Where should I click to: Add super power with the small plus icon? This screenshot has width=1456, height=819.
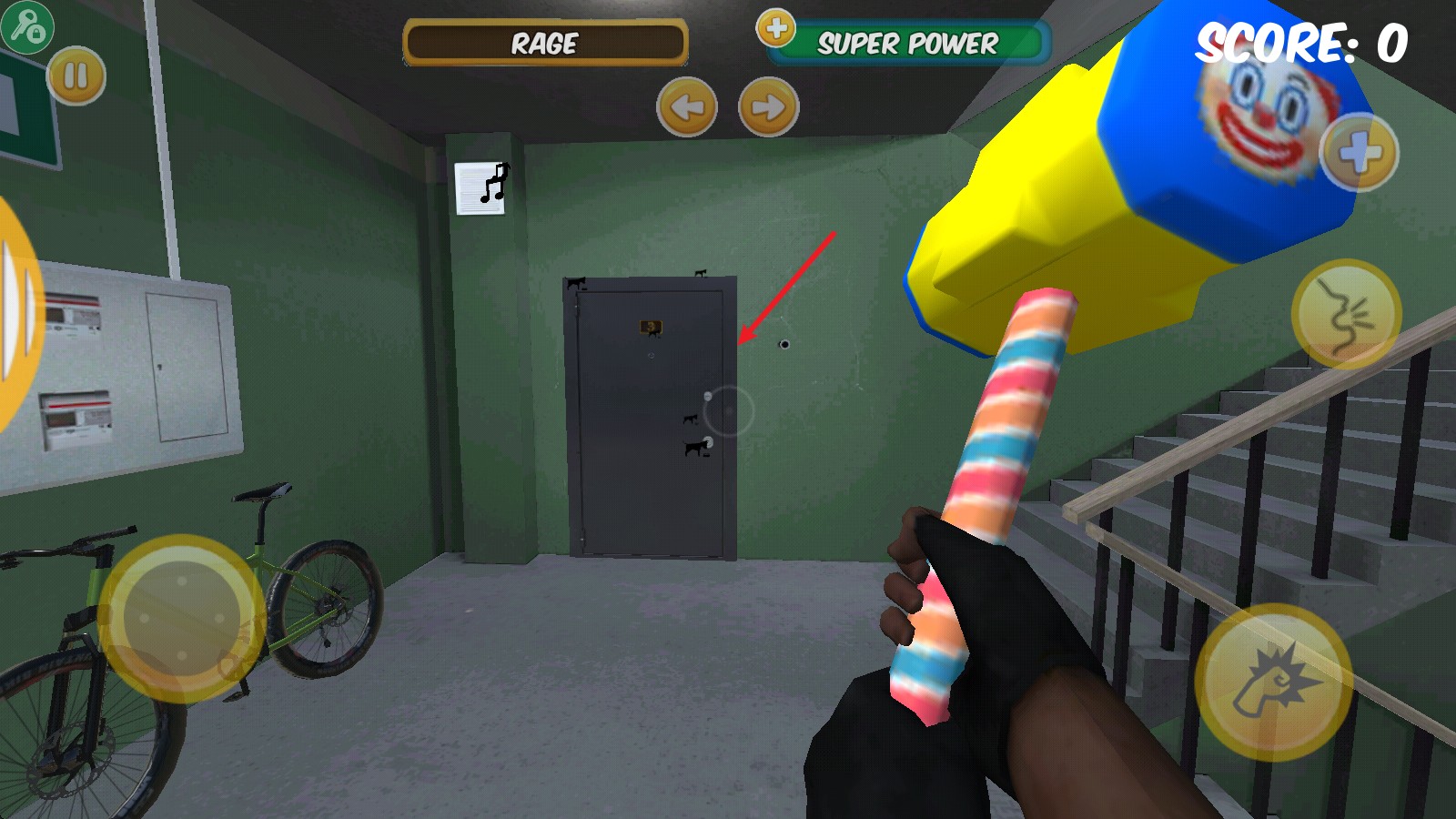pyautogui.click(x=776, y=28)
